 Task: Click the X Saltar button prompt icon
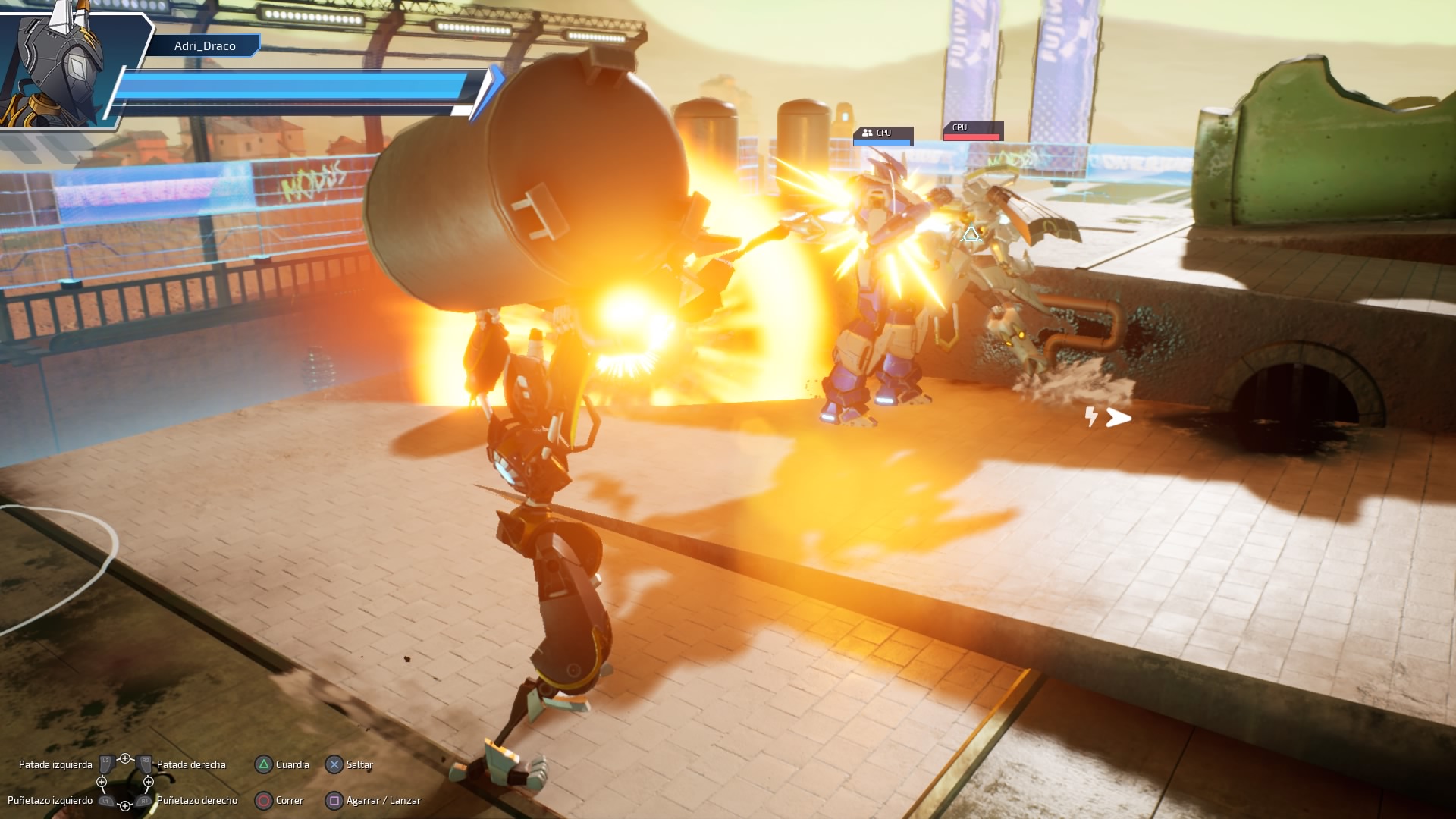334,764
